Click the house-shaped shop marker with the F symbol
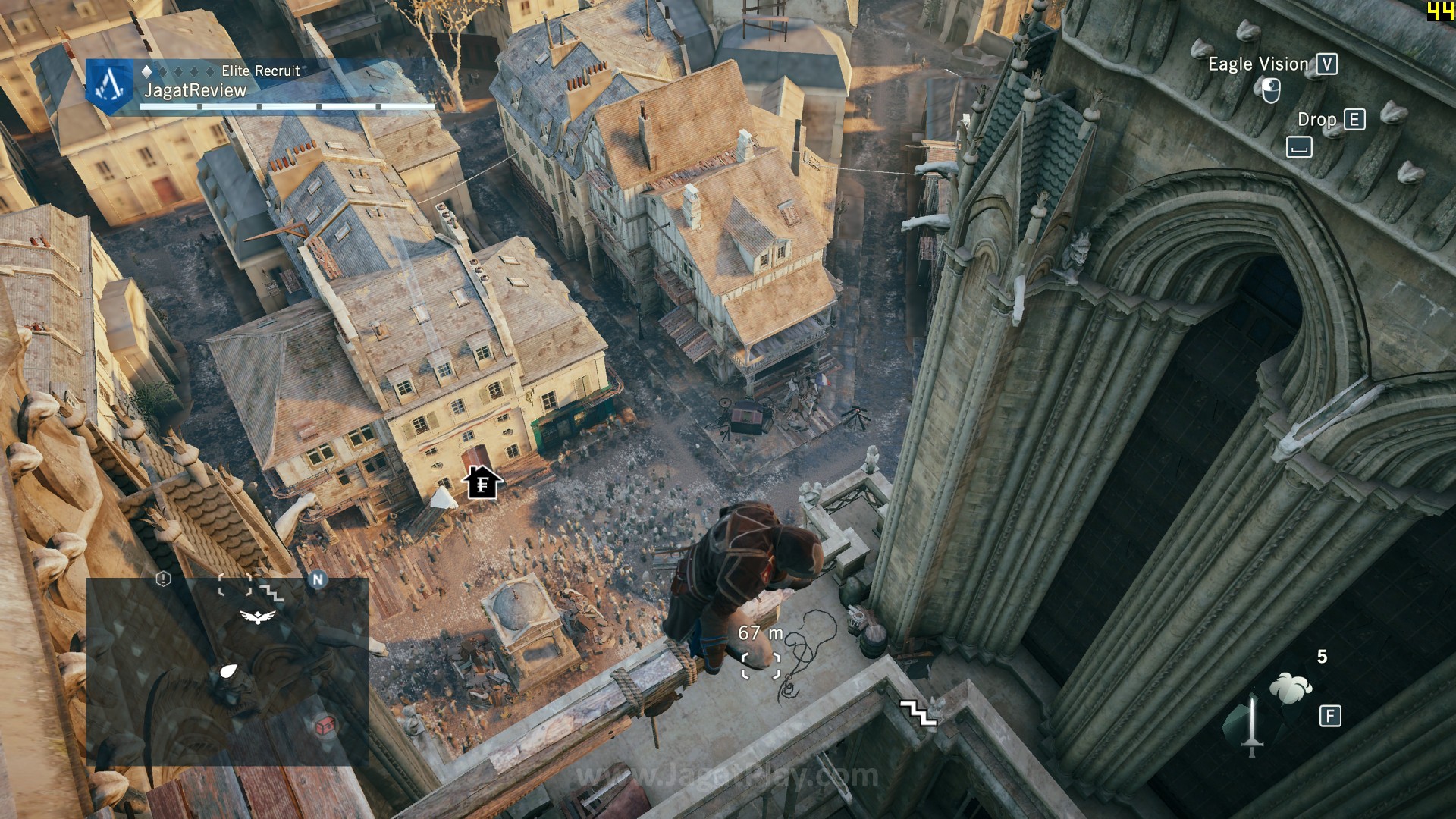The image size is (1456, 819). (x=482, y=483)
